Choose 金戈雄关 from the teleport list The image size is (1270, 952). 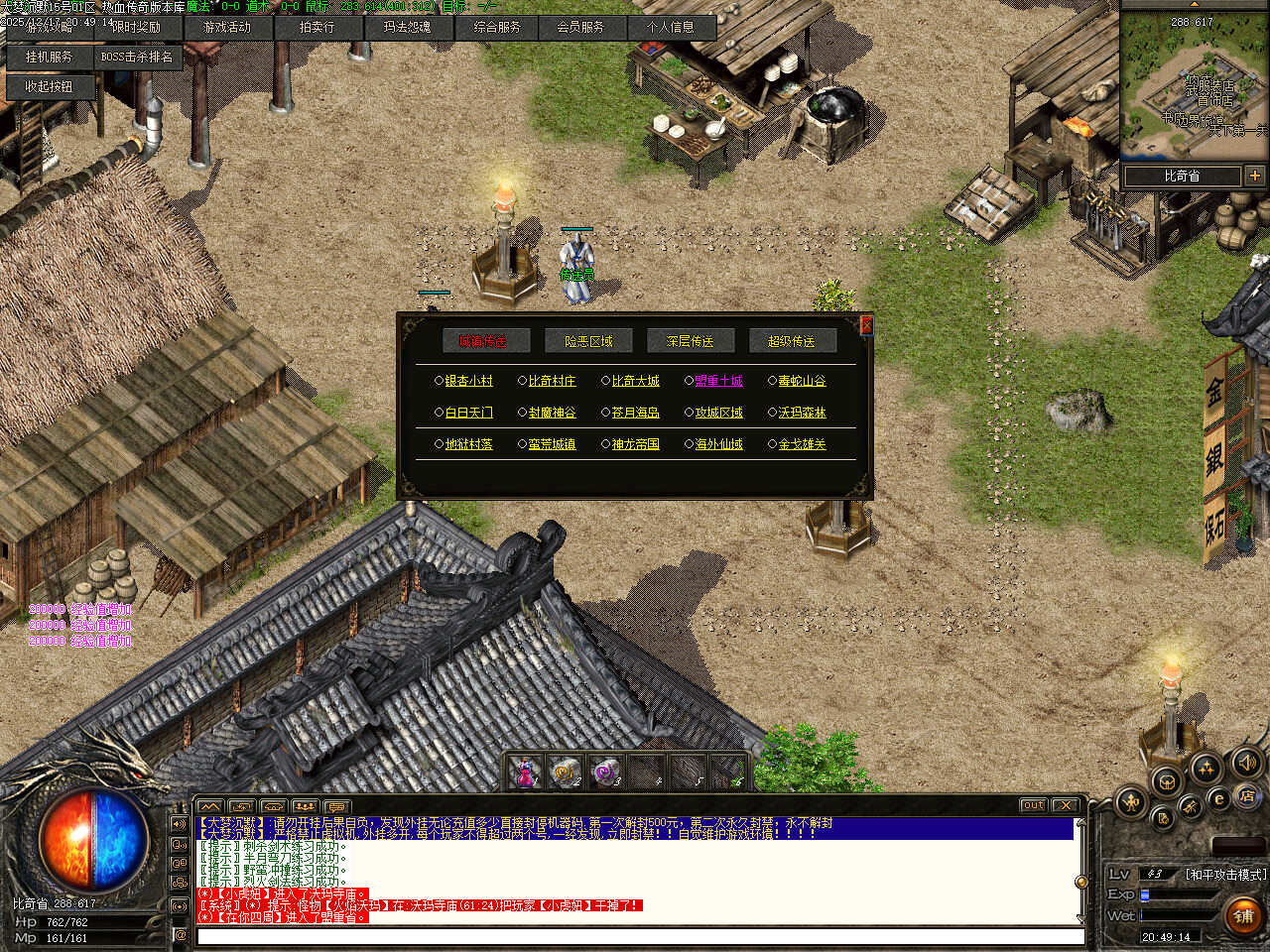(802, 444)
